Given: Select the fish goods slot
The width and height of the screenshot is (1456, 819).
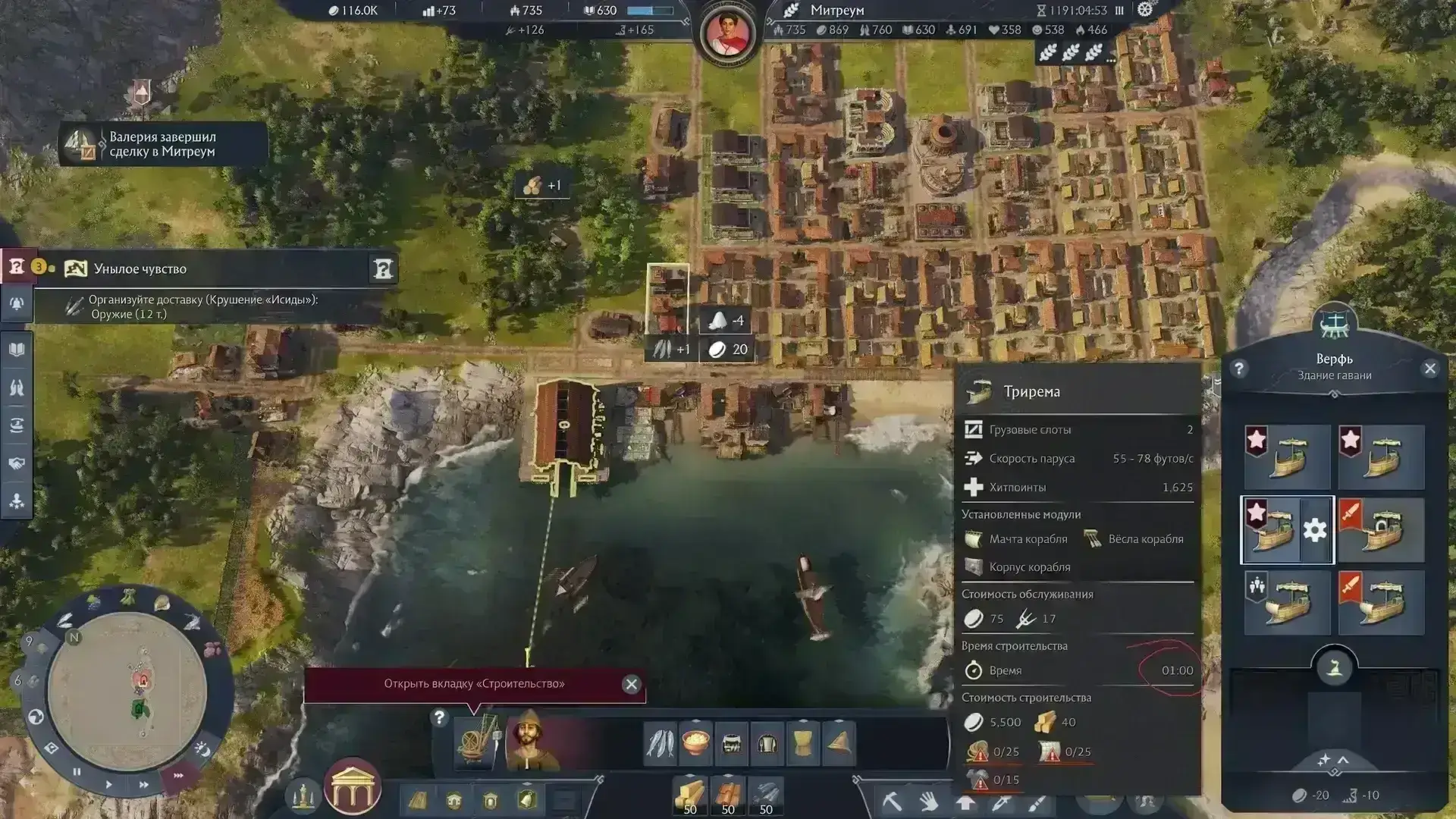Looking at the screenshot, I should pyautogui.click(x=661, y=742).
